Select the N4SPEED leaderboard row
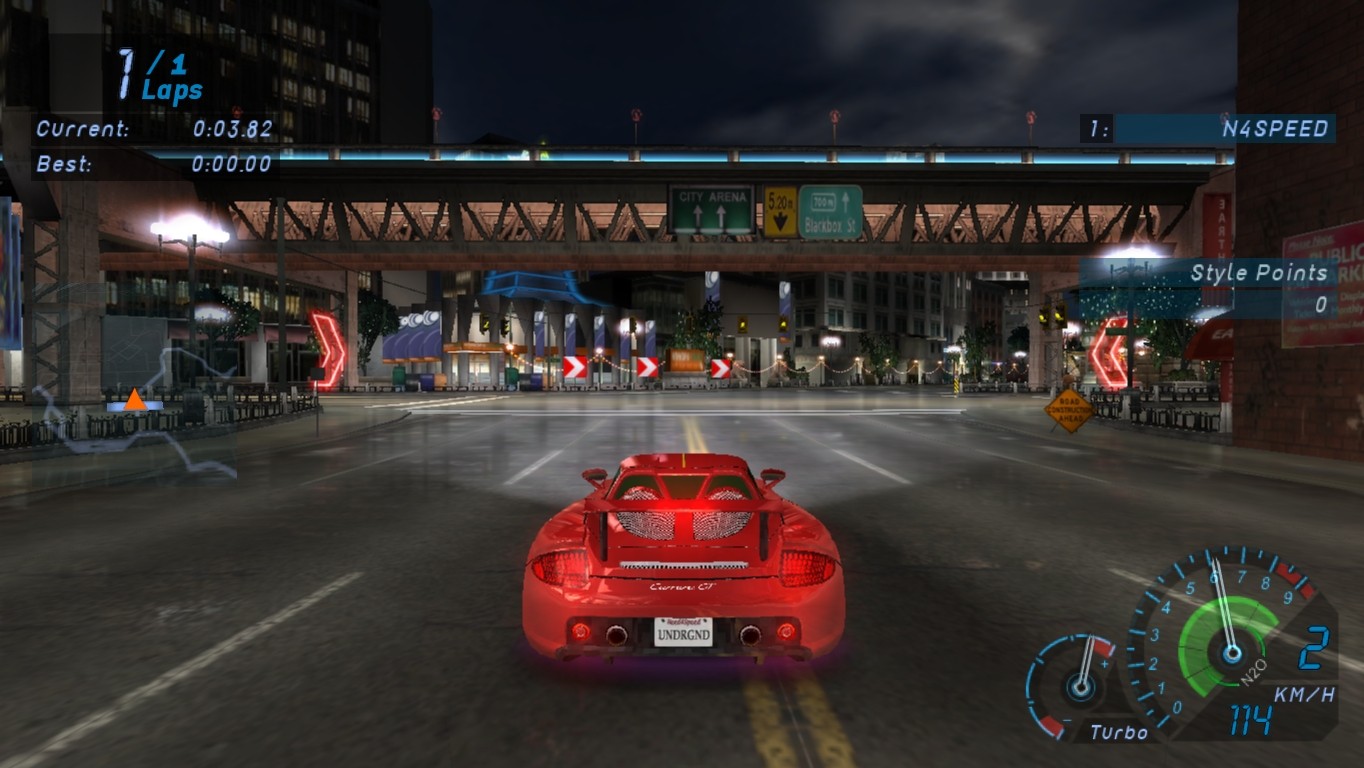 pos(1207,128)
